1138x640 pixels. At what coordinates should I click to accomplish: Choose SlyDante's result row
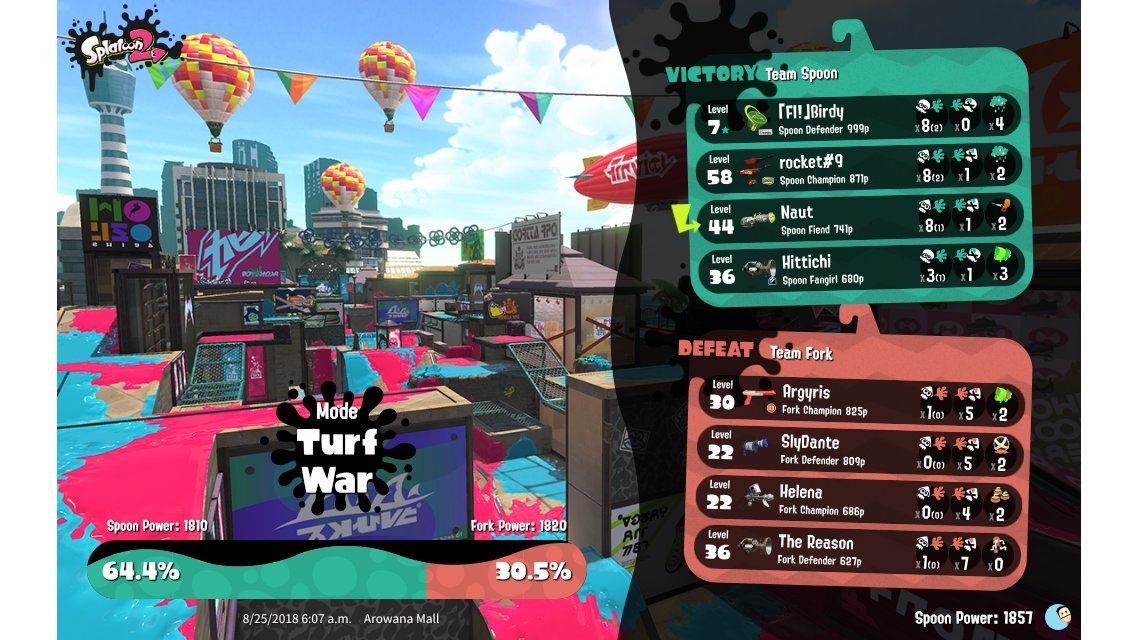pyautogui.click(x=861, y=449)
